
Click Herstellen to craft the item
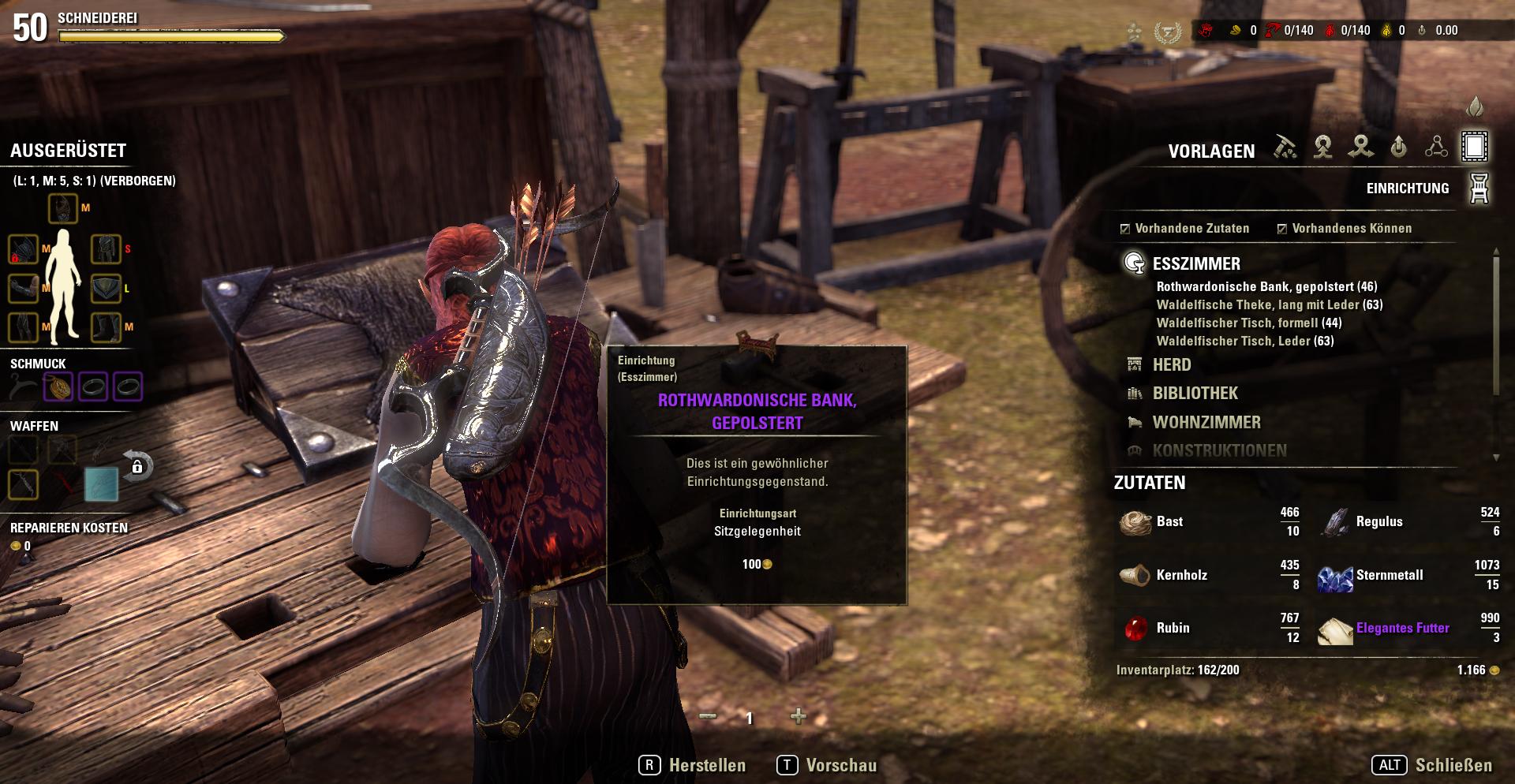[x=693, y=765]
